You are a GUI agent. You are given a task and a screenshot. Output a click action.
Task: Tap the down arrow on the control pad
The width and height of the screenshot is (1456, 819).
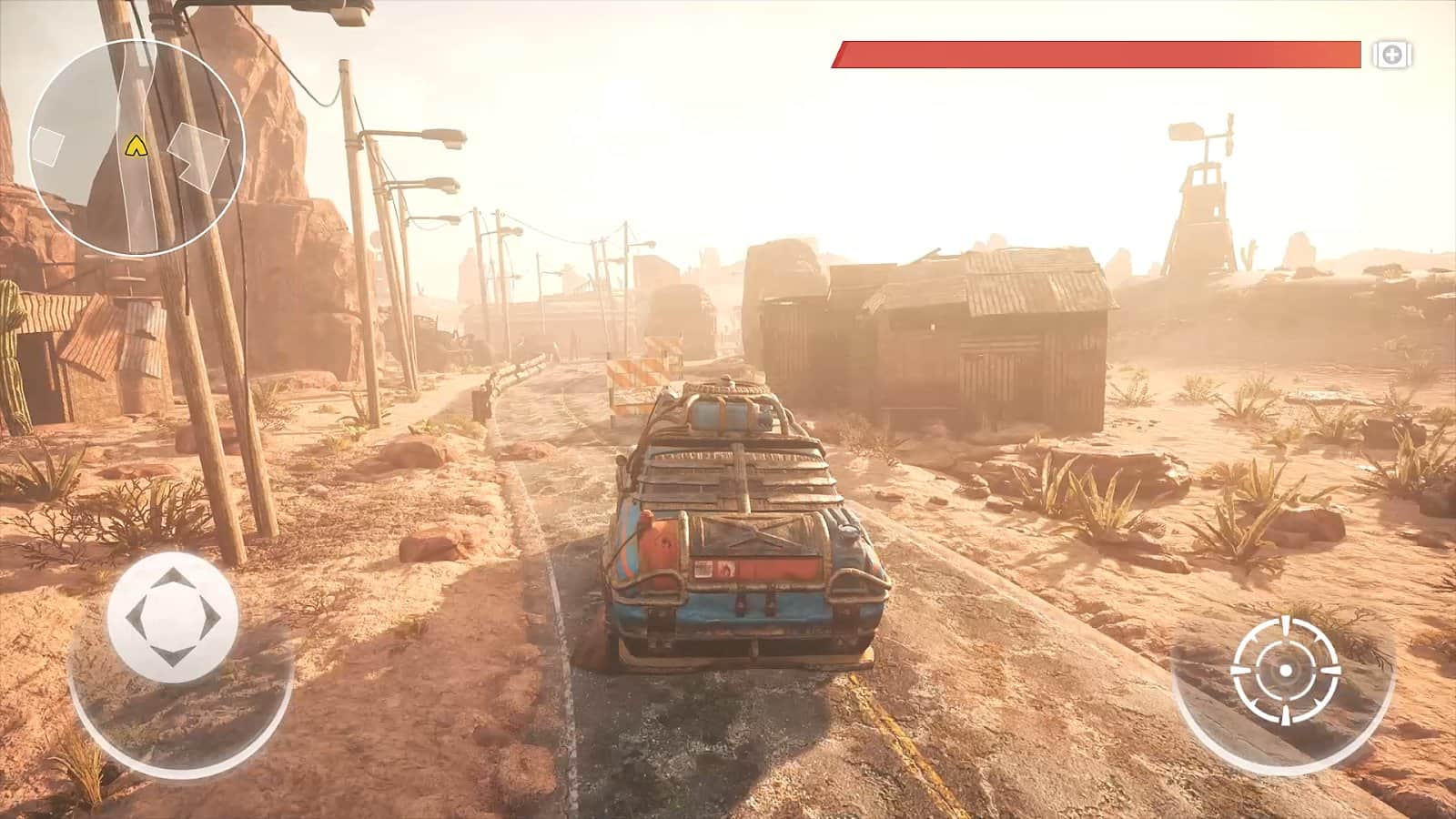pyautogui.click(x=171, y=653)
